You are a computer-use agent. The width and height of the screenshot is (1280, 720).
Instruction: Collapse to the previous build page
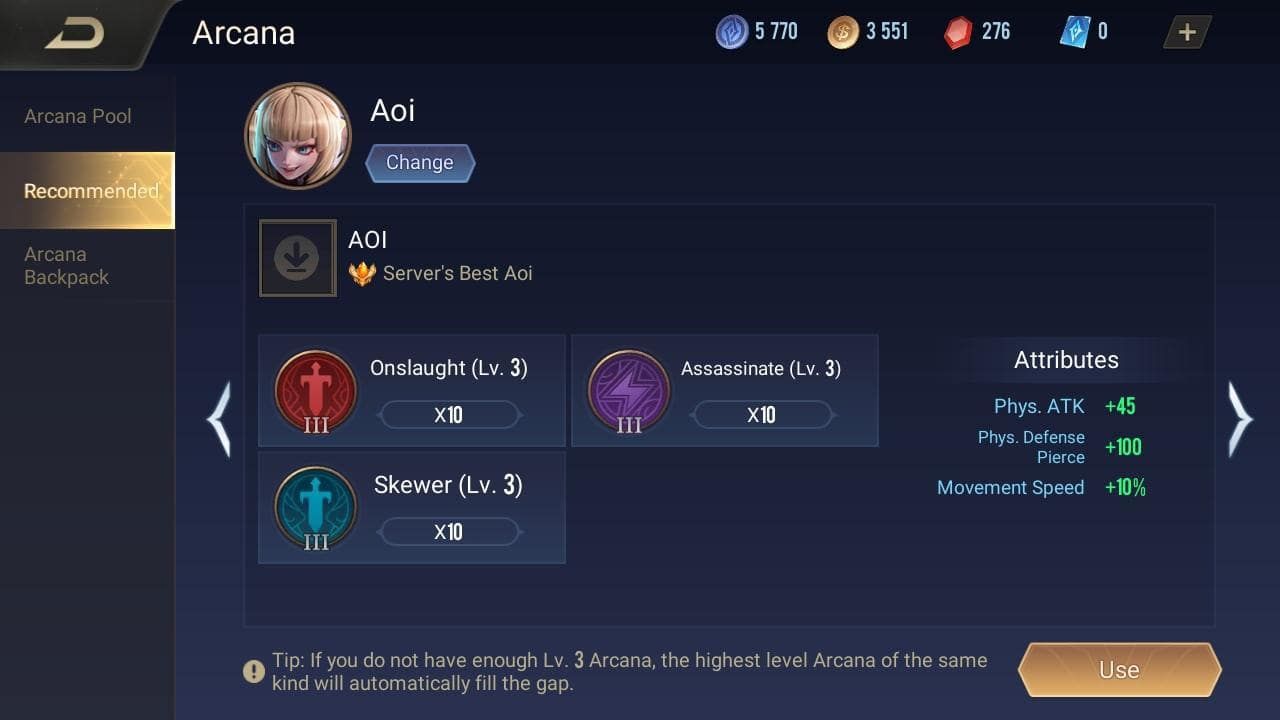(x=220, y=420)
